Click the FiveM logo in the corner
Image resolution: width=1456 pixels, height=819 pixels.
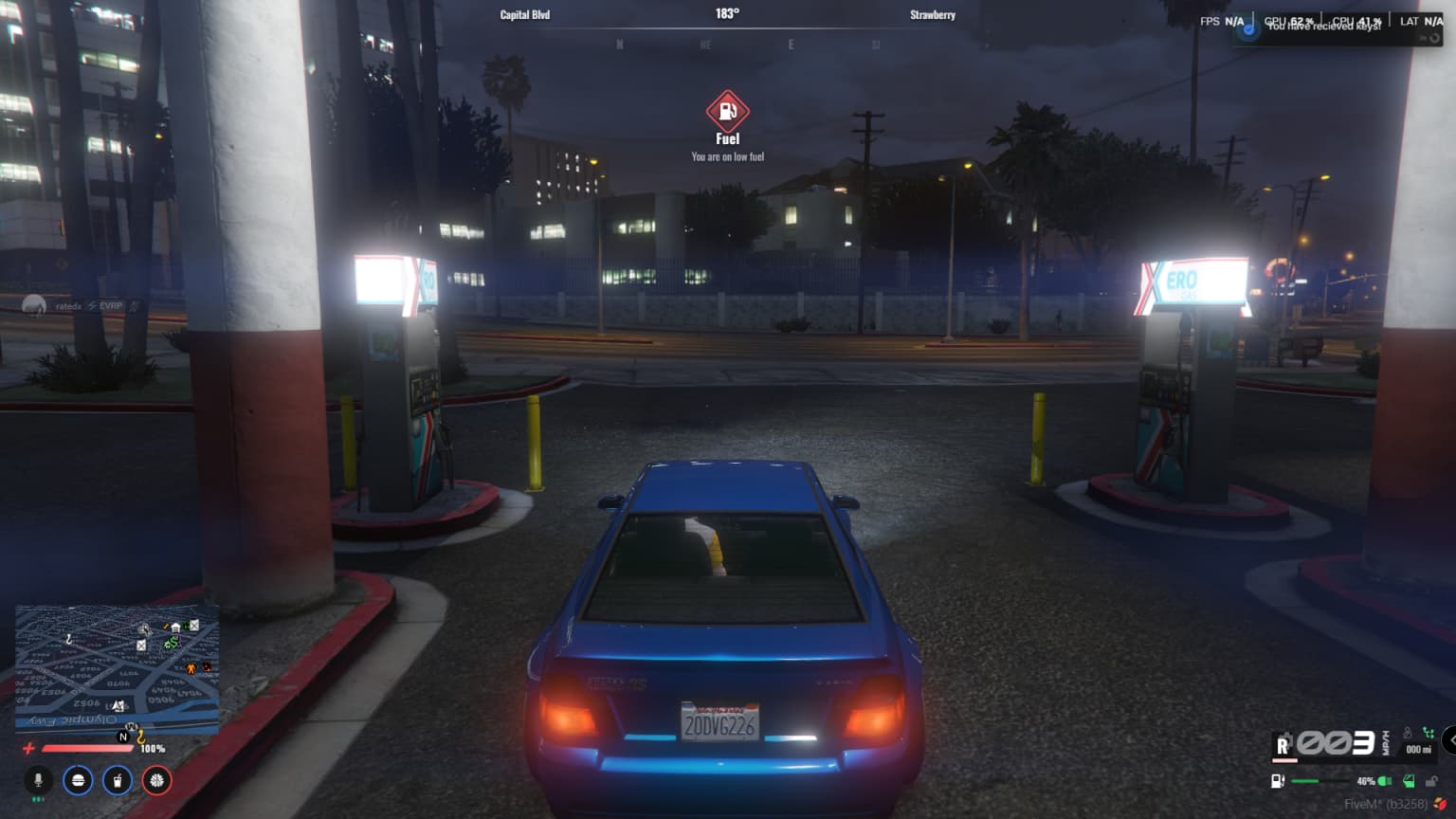click(x=1442, y=804)
